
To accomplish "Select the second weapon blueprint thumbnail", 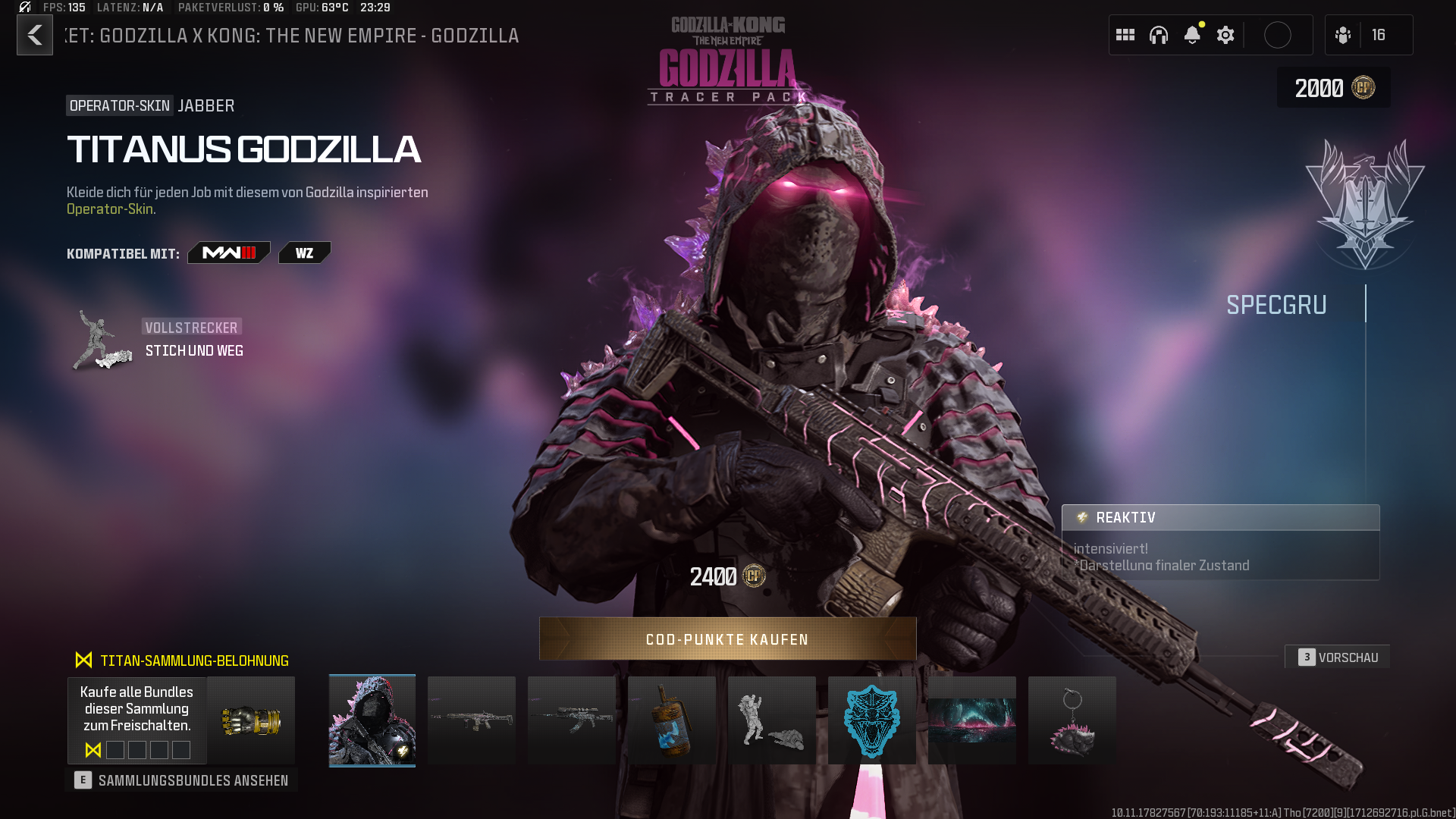I will point(572,720).
